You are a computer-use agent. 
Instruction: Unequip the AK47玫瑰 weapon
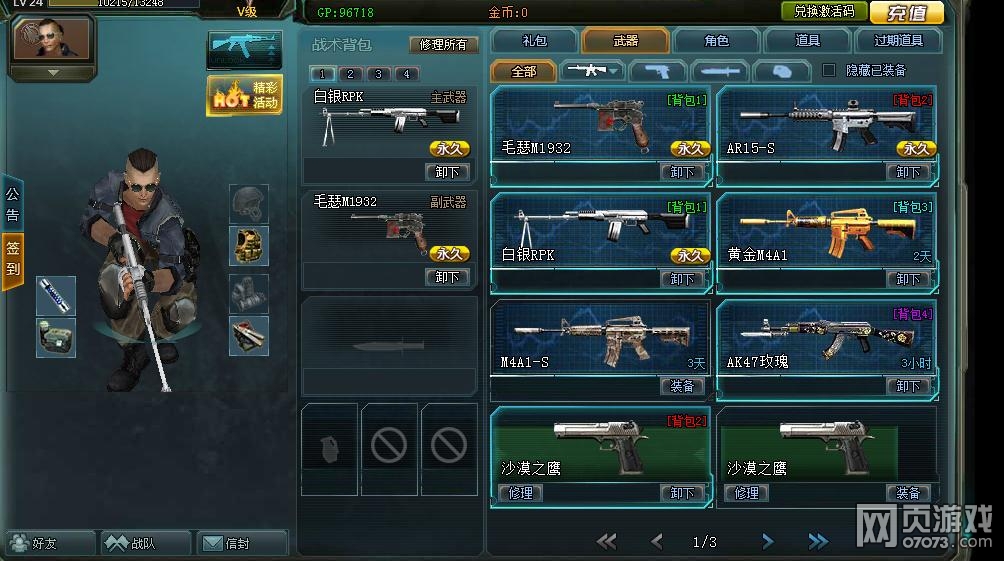click(908, 386)
